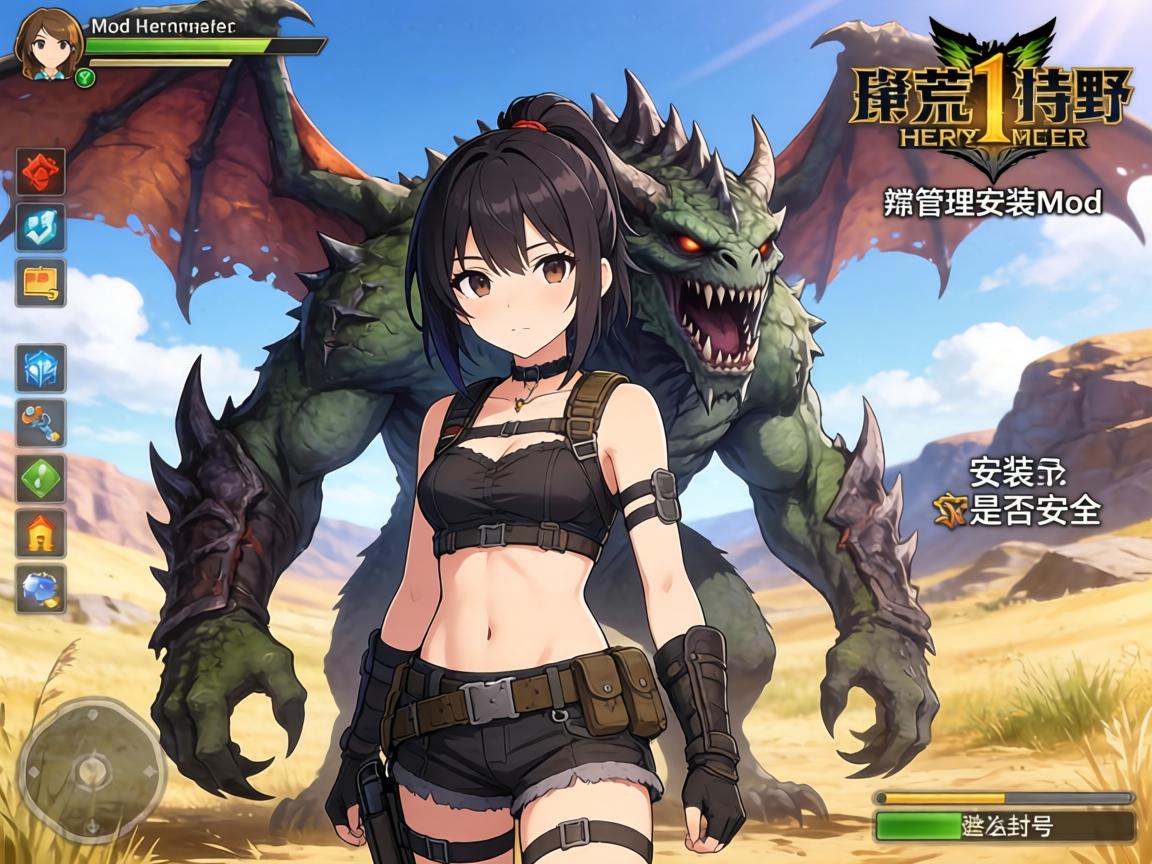
Task: Select the blue ore chunk icon
Action: pos(41,588)
